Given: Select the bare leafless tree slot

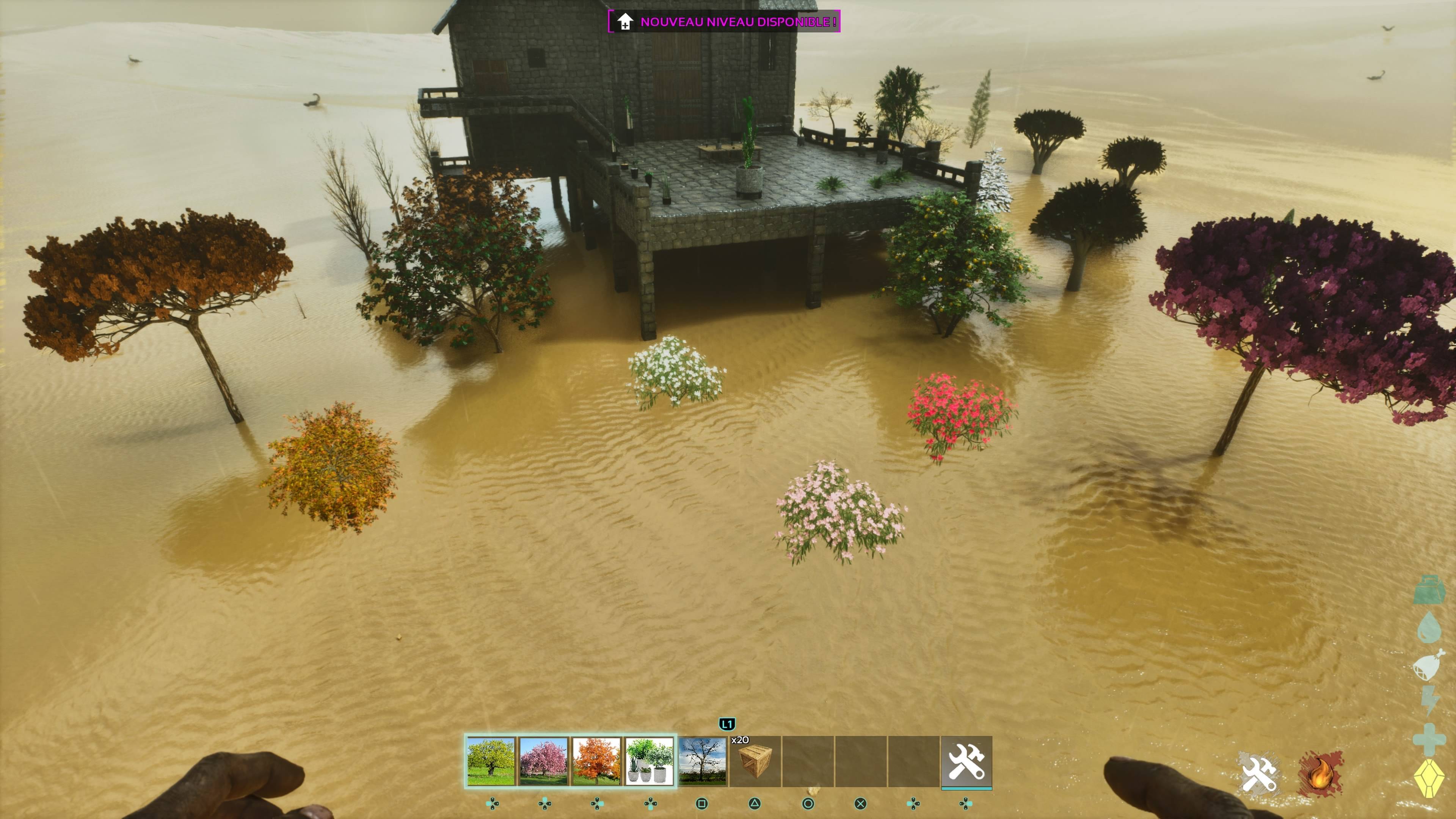Looking at the screenshot, I should click(702, 761).
